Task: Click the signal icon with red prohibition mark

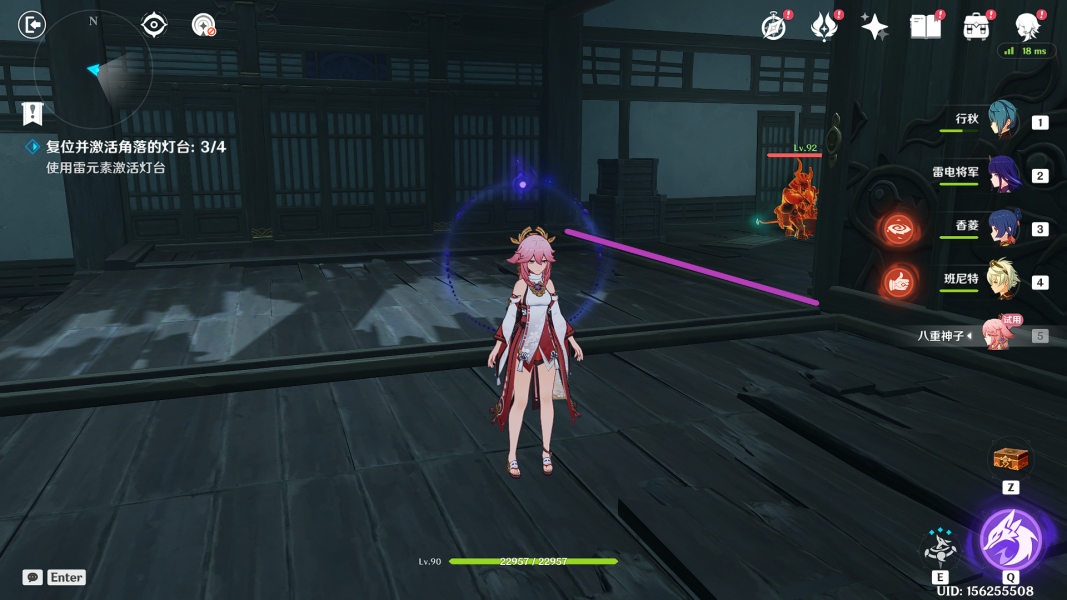Action: coord(204,25)
